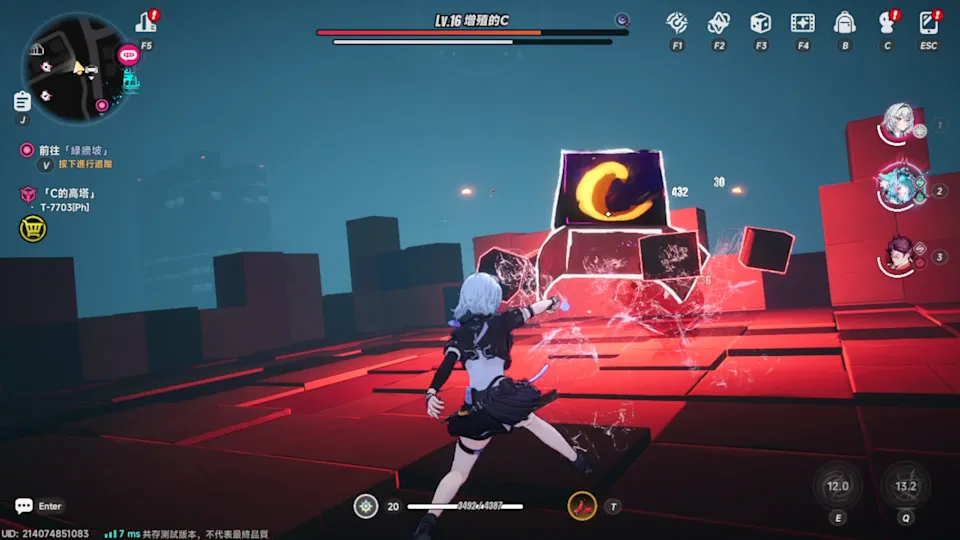This screenshot has height=540, width=960.
Task: Open the dice menu icon
Action: (x=761, y=23)
